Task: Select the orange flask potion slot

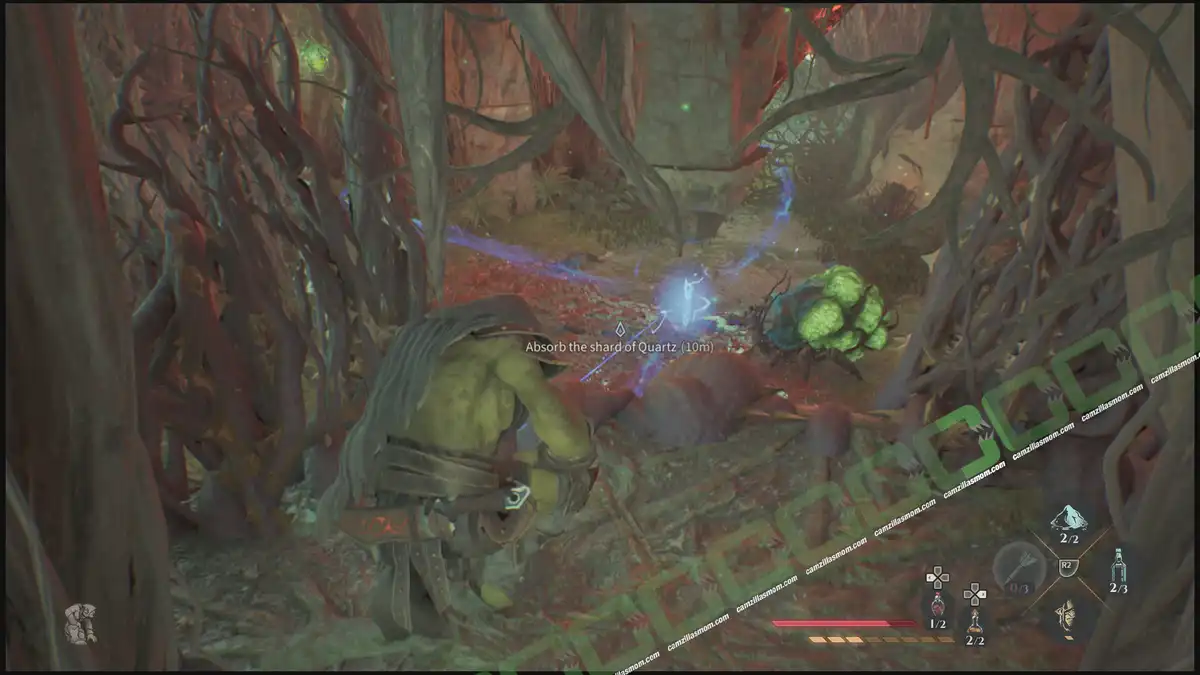Action: (975, 620)
